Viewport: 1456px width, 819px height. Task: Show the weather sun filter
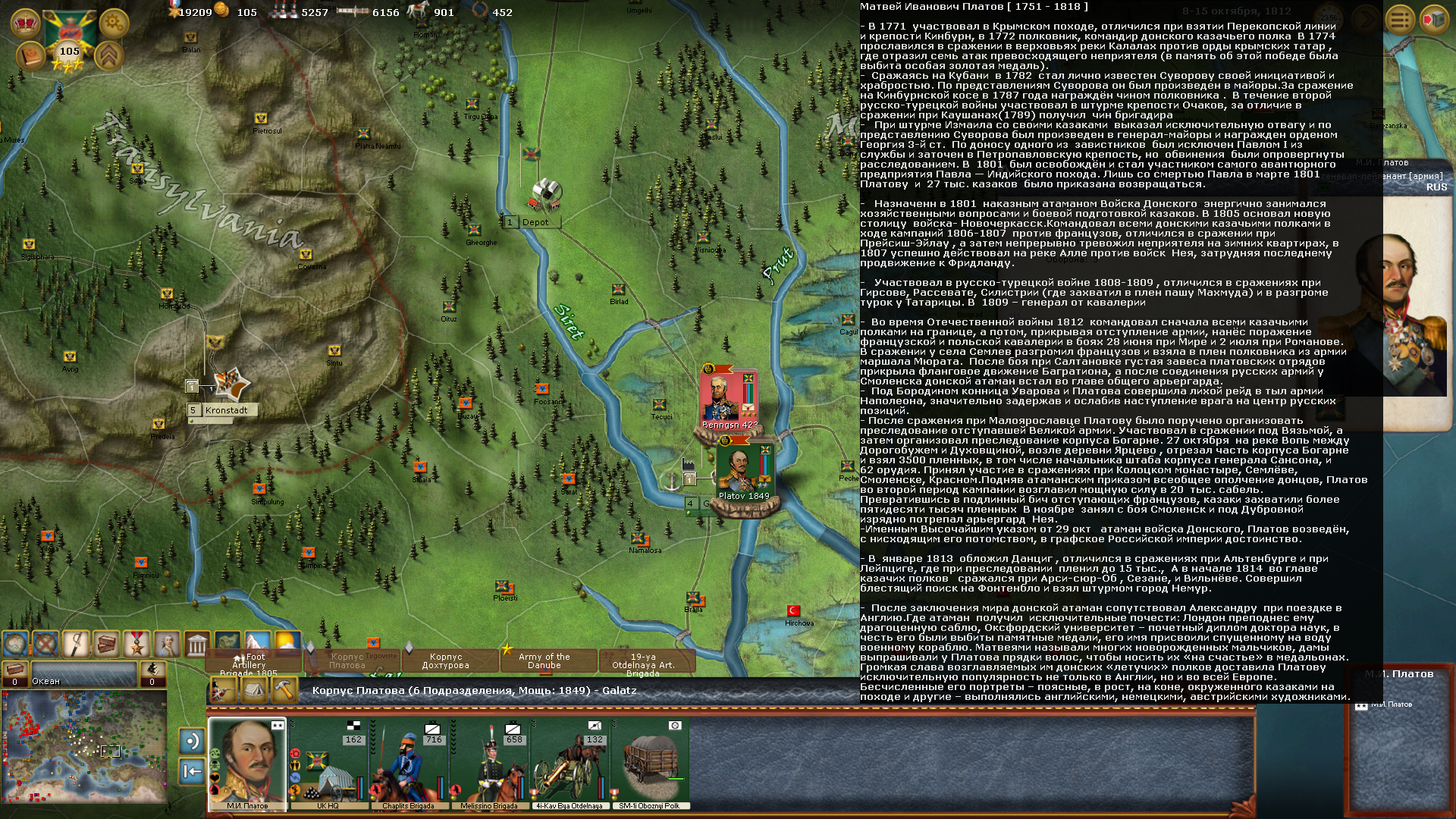coord(287,644)
